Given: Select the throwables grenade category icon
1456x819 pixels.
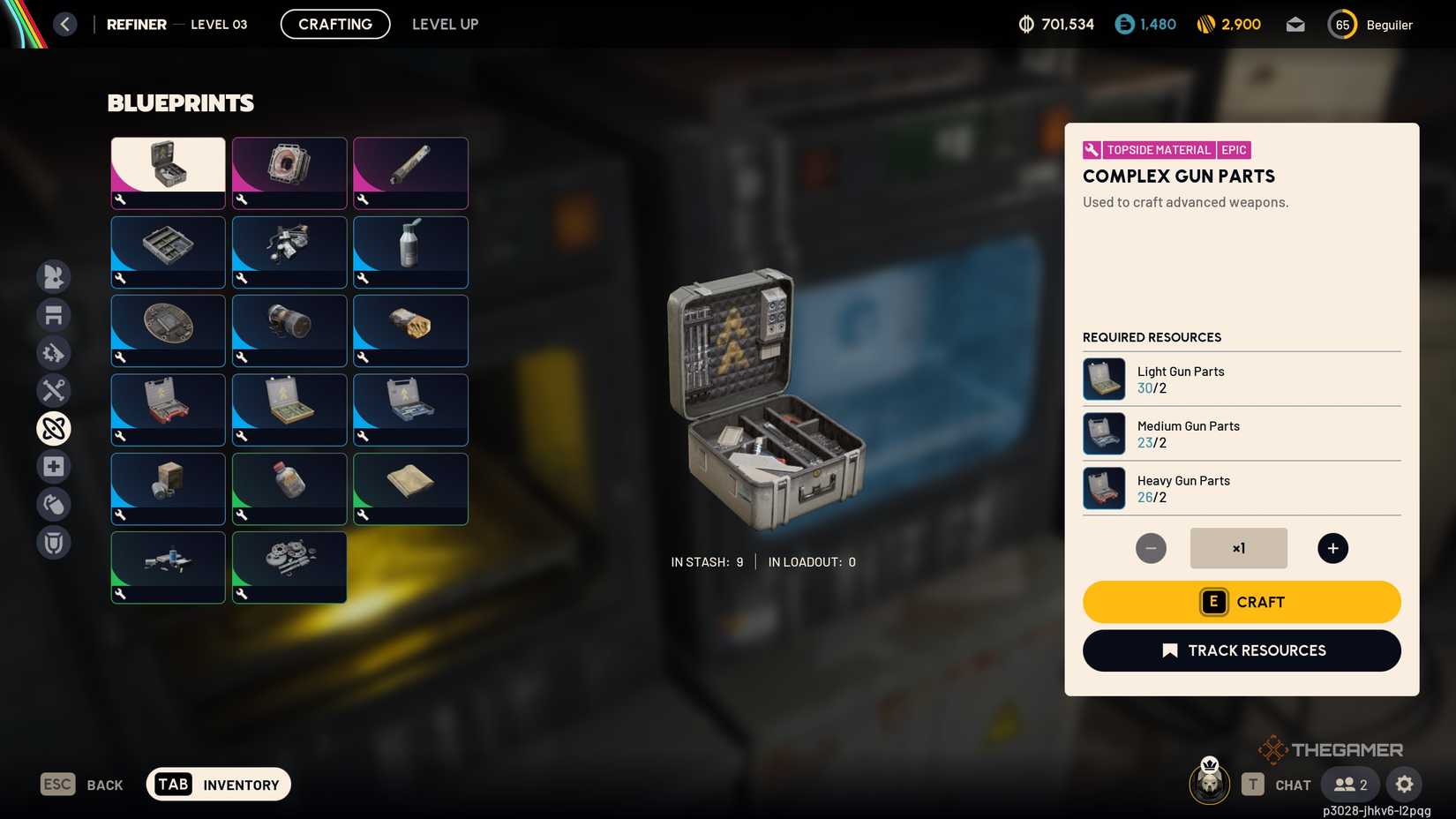Looking at the screenshot, I should point(54,504).
